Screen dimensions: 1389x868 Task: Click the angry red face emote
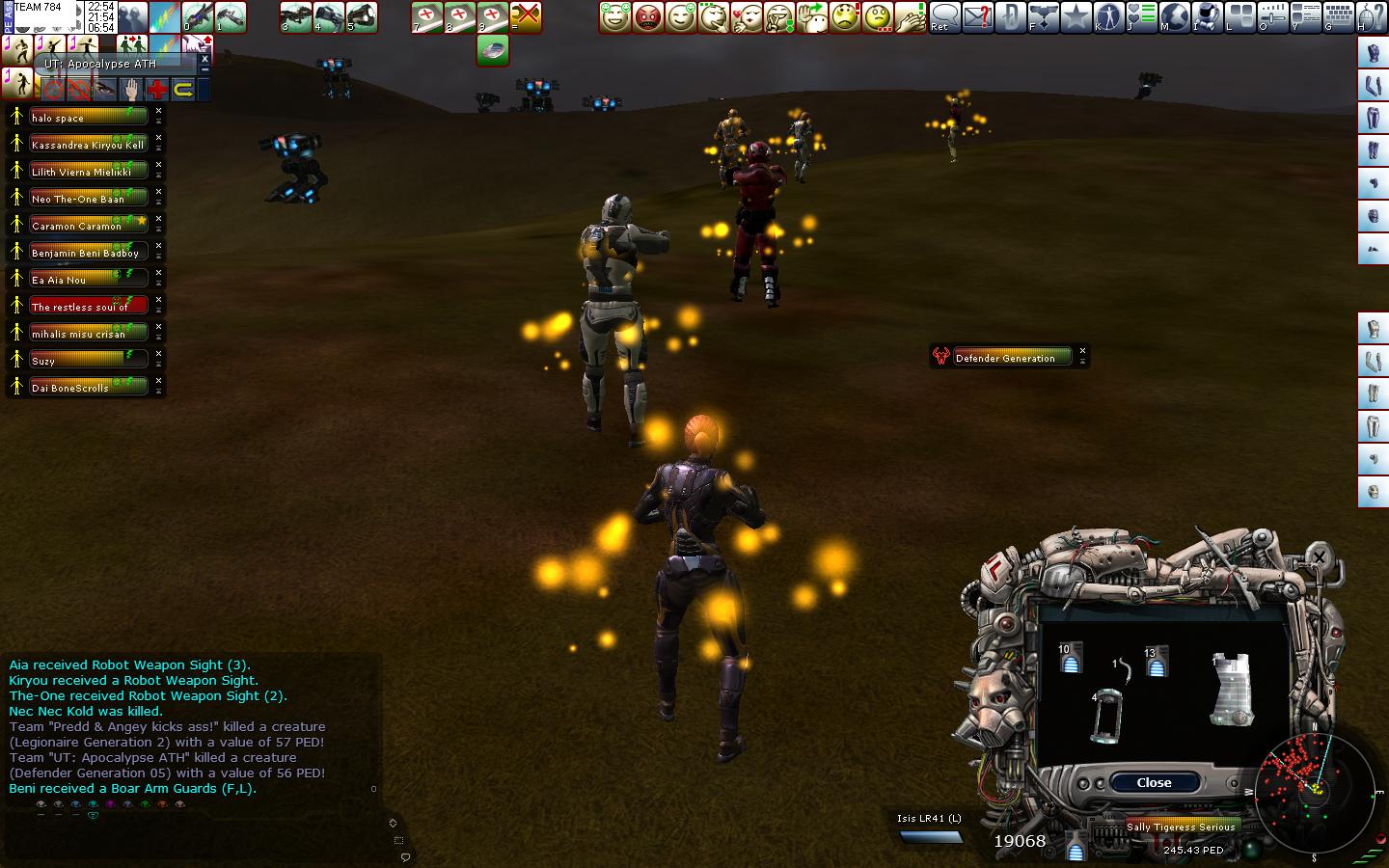648,16
